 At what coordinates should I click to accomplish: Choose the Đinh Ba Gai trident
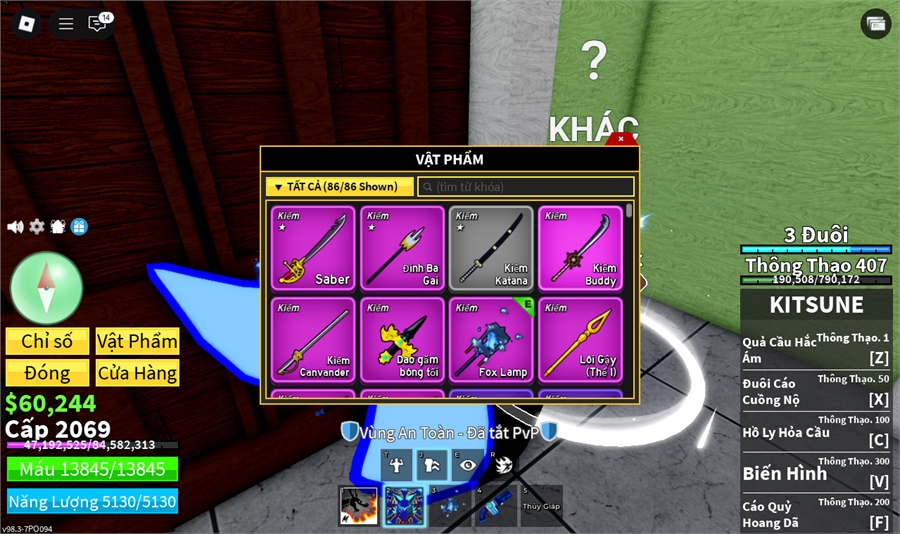(402, 248)
